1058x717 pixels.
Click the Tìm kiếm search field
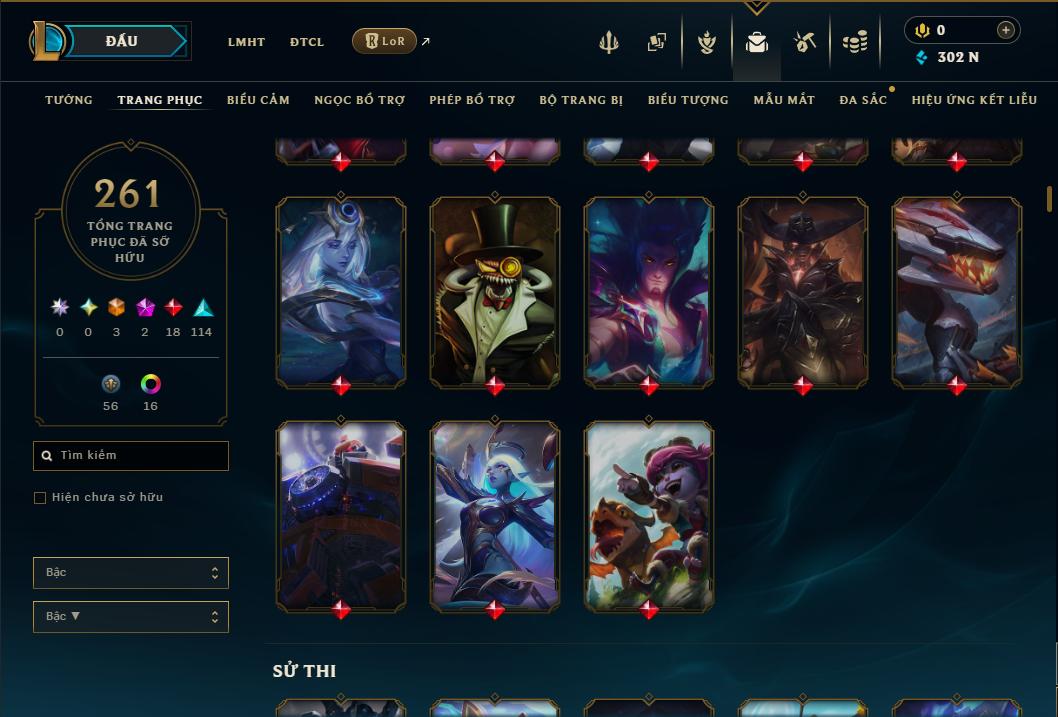[131, 456]
